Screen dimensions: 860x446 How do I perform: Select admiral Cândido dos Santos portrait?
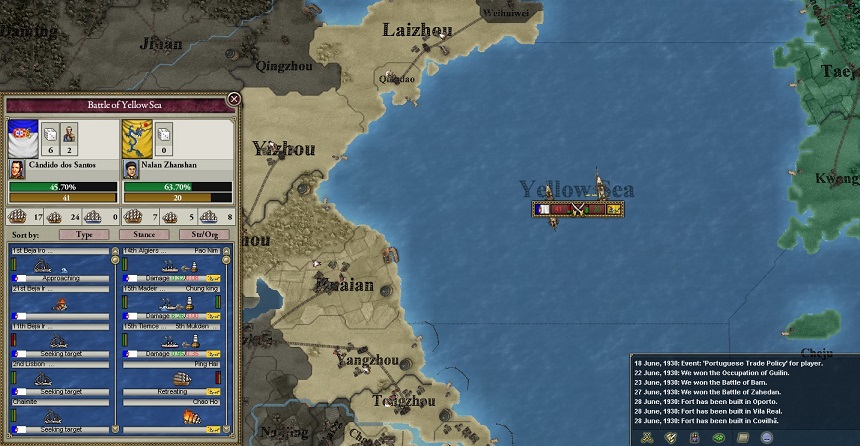17,169
